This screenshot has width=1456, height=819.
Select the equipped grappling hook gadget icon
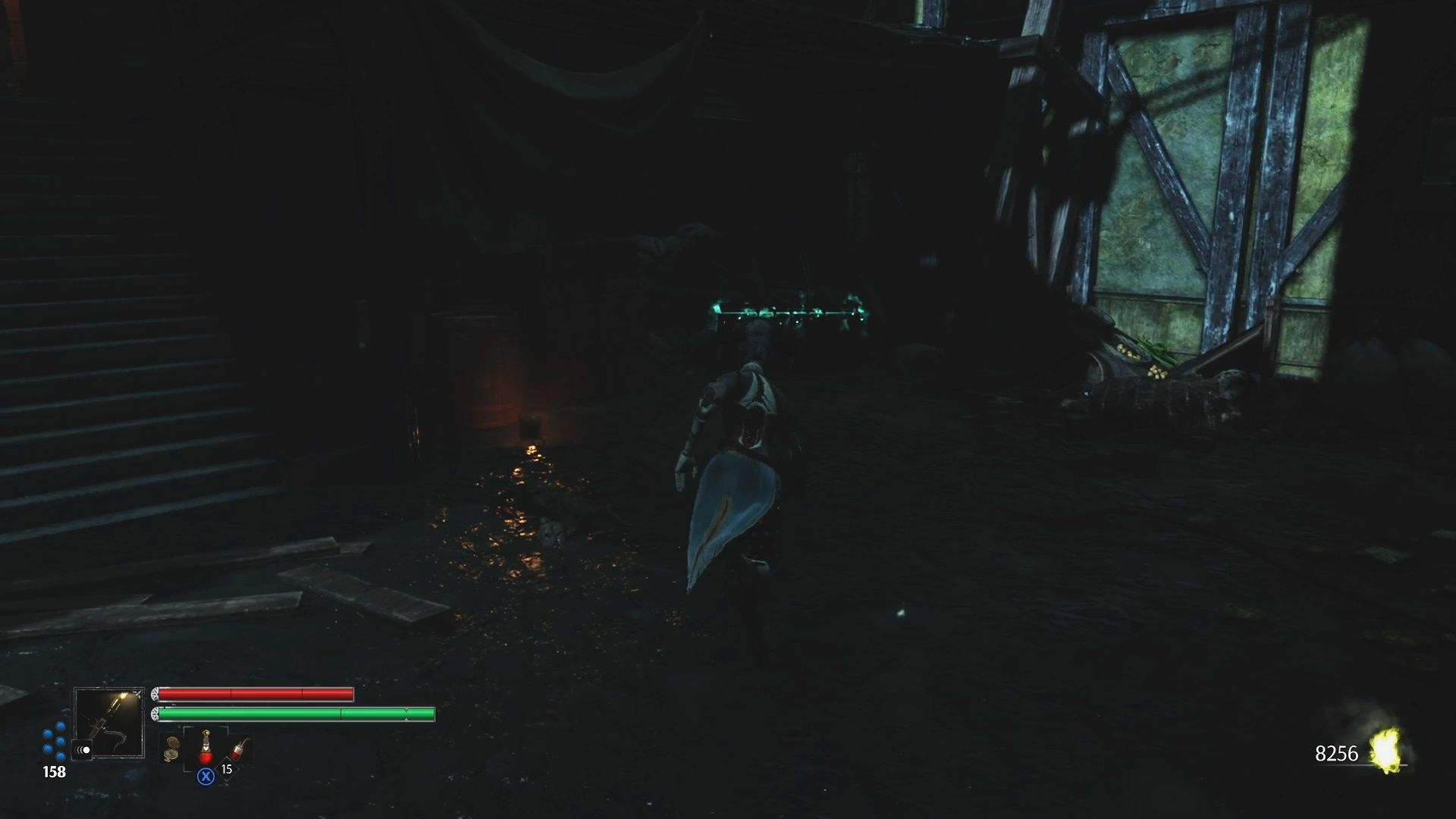pos(110,720)
